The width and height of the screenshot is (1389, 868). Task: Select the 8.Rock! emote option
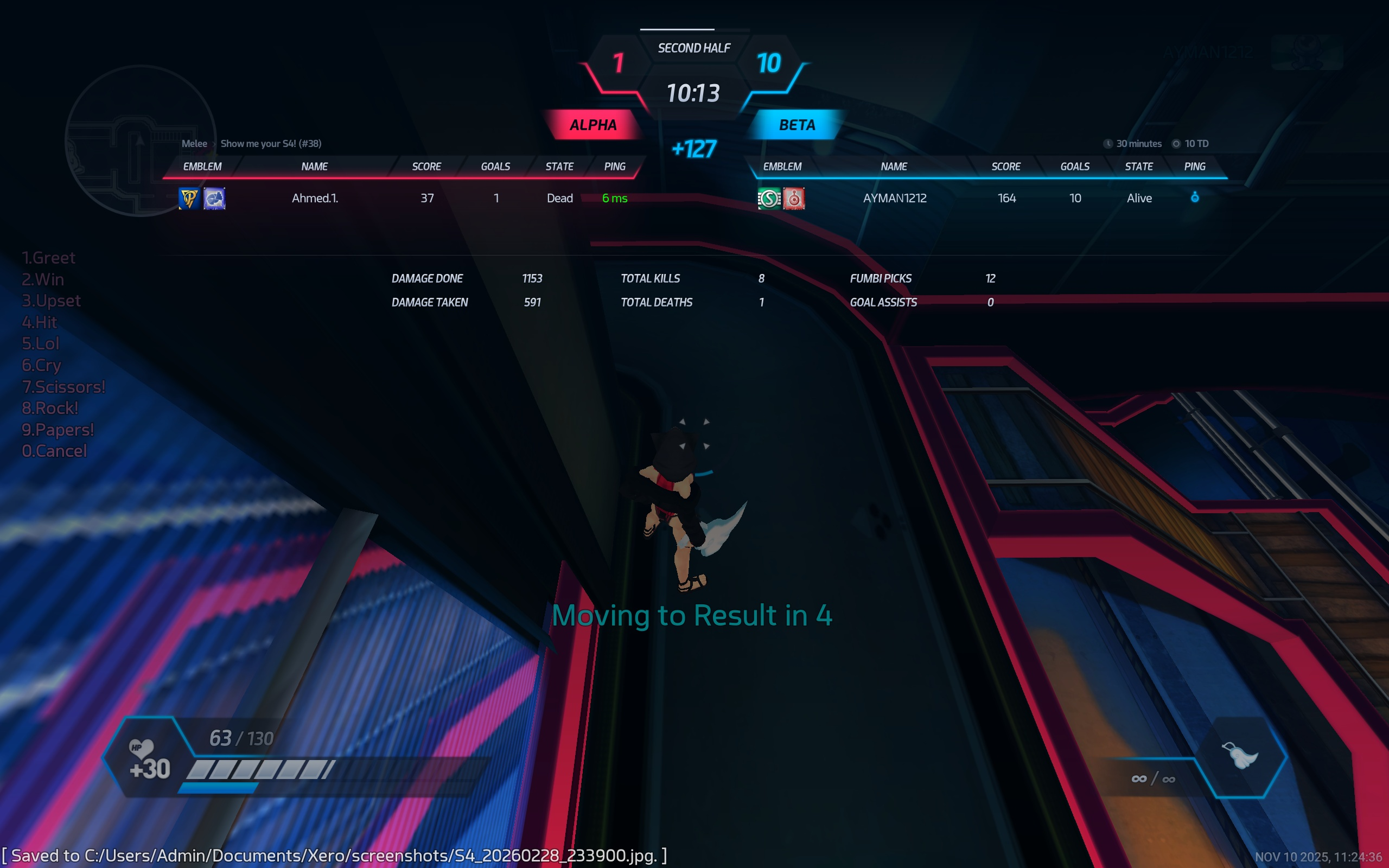pyautogui.click(x=49, y=408)
